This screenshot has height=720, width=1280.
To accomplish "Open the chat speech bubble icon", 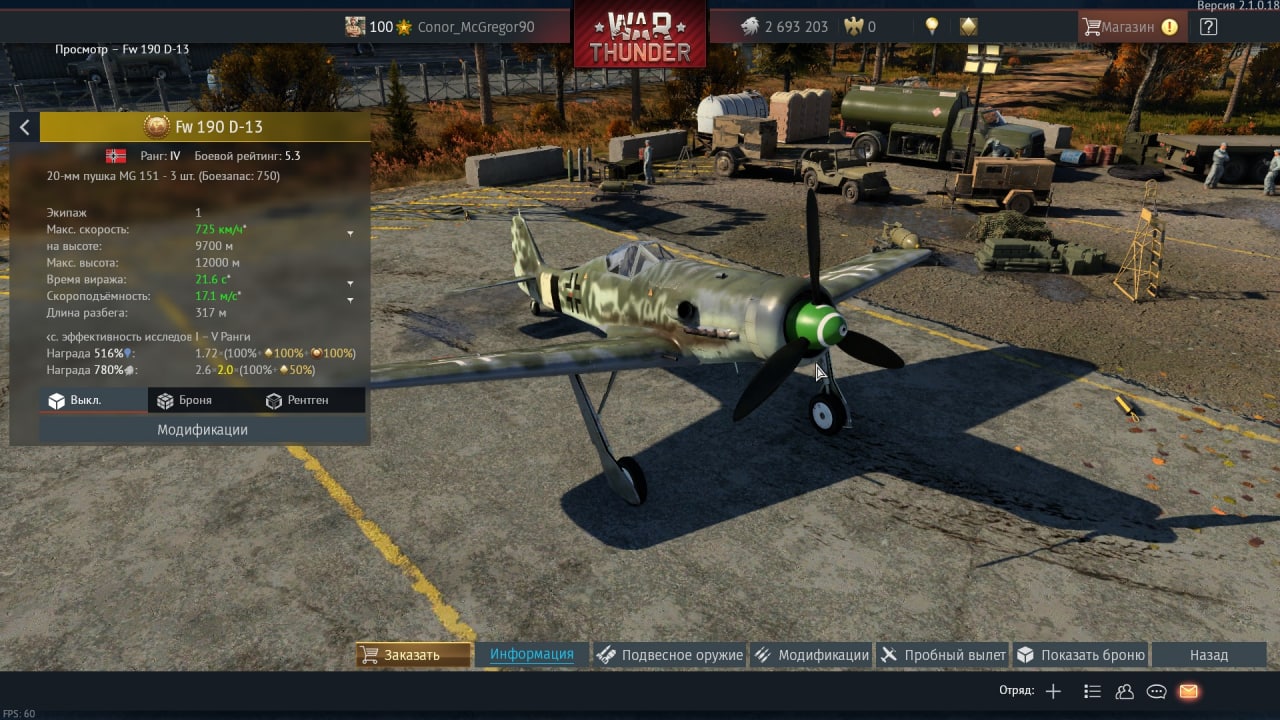I will tap(1156, 691).
